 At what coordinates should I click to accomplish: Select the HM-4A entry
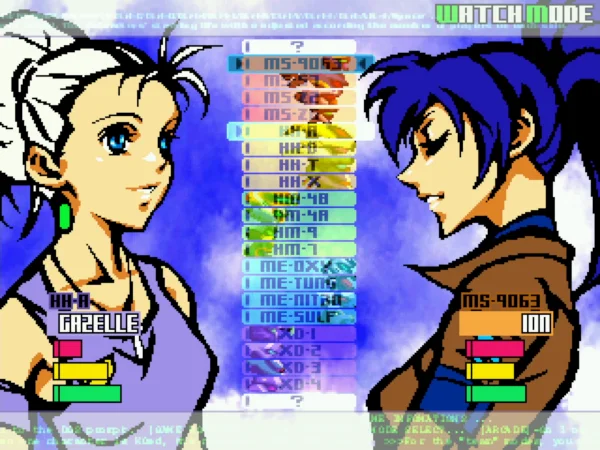299,215
